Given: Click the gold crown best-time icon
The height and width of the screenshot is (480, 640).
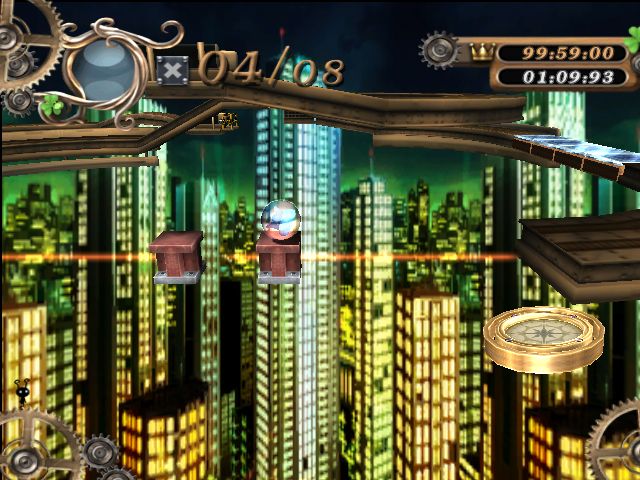Looking at the screenshot, I should pyautogui.click(x=482, y=52).
